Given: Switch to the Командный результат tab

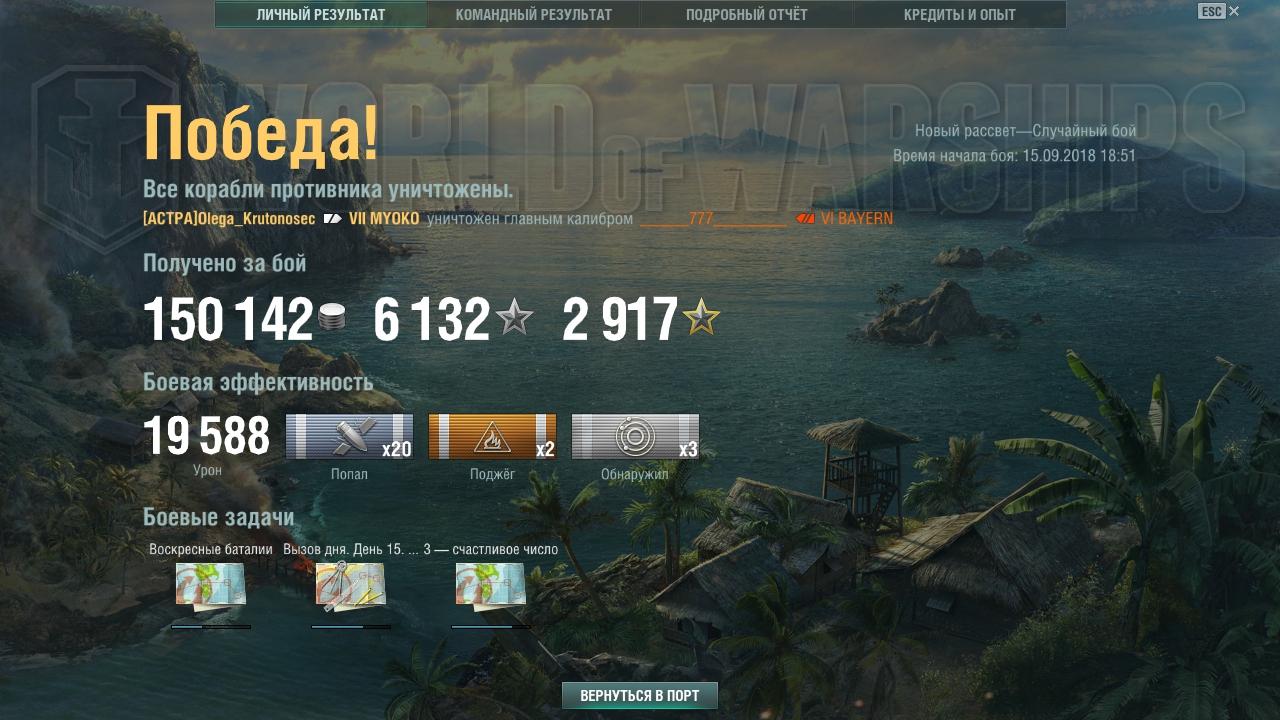Looking at the screenshot, I should pyautogui.click(x=533, y=15).
